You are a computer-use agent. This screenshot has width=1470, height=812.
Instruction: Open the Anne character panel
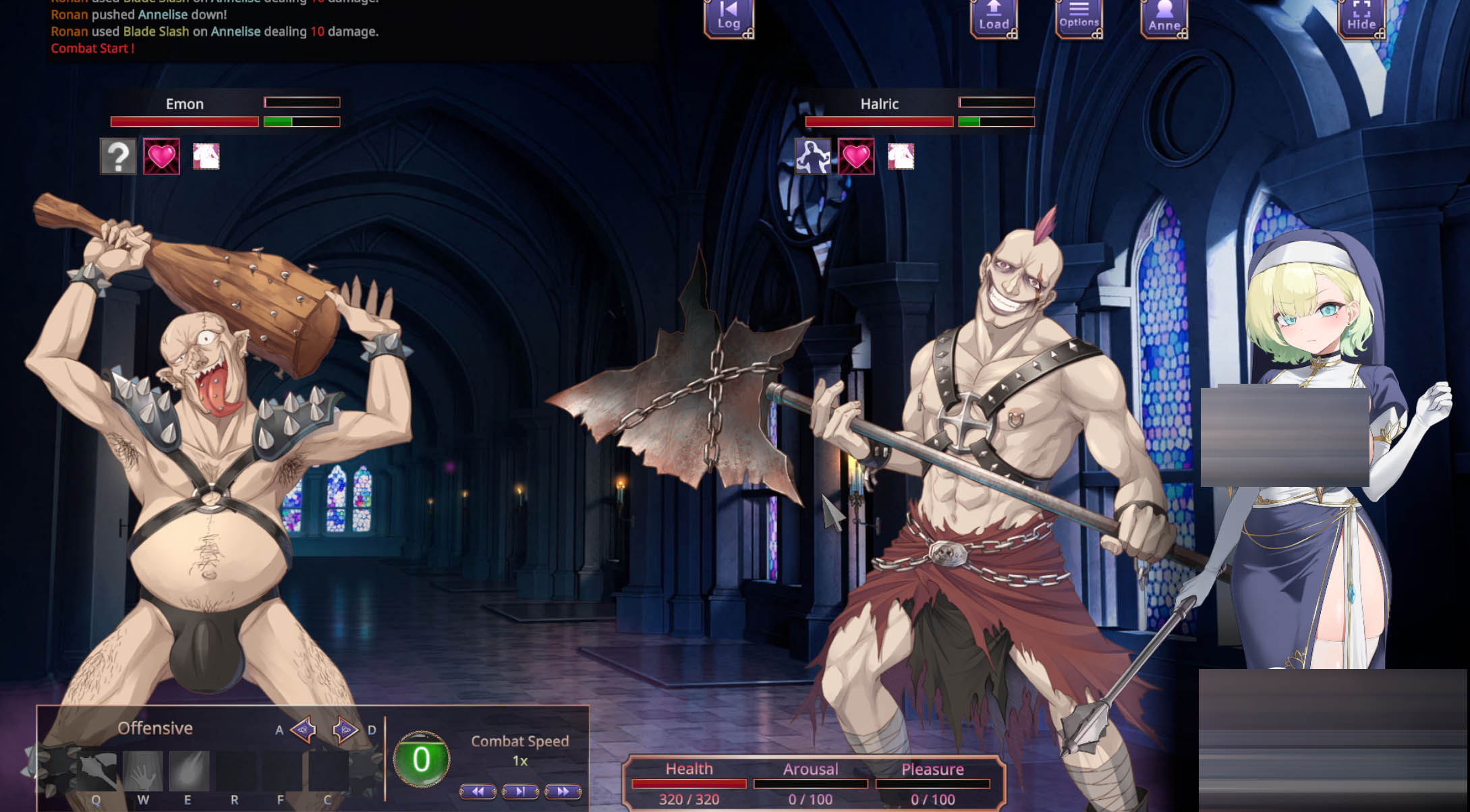[1163, 17]
